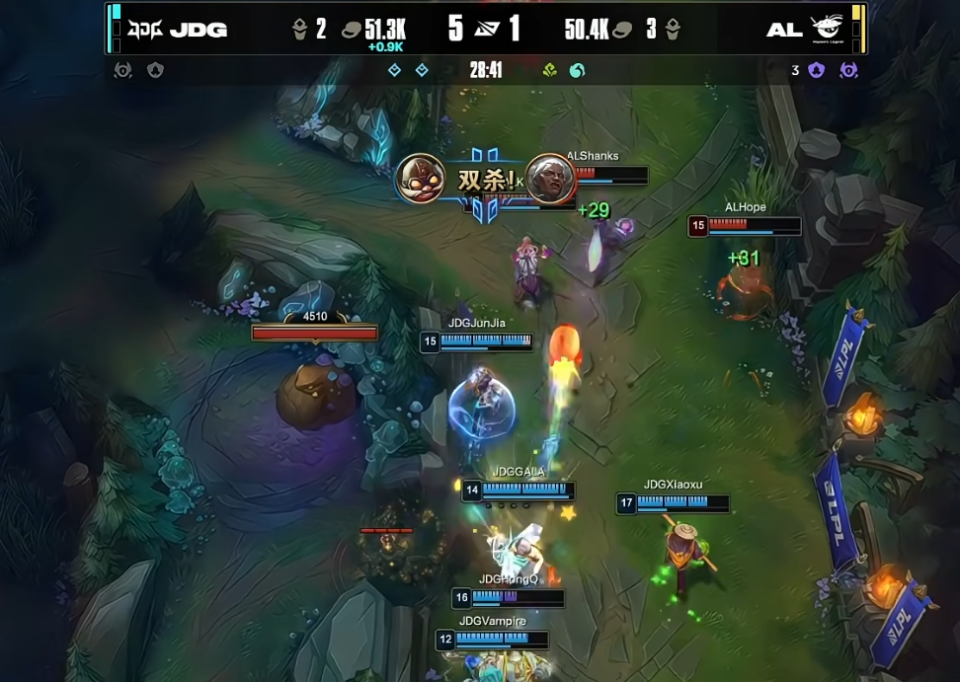Screen dimensions: 960x682
Task: Select JDG's gold coin icon
Action: tap(351, 29)
